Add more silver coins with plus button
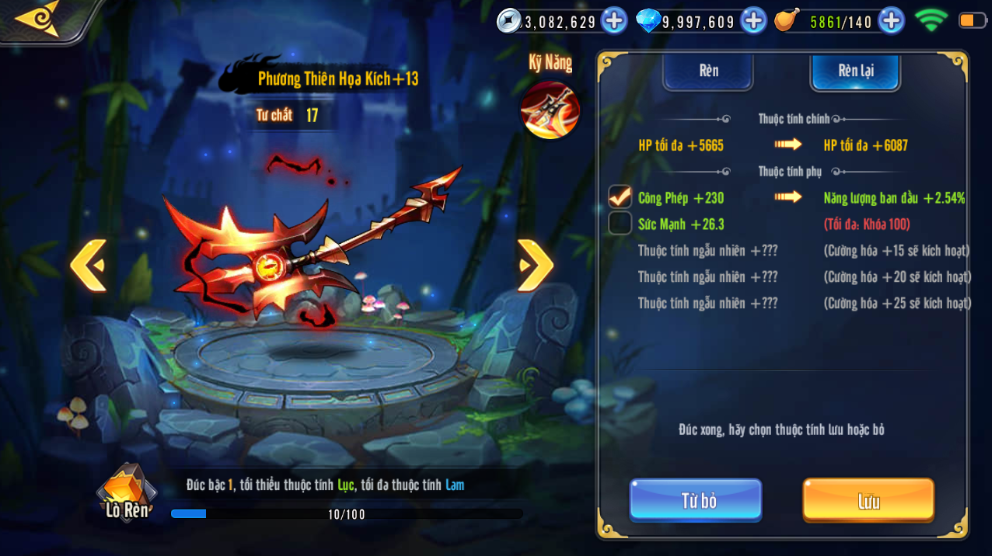The width and height of the screenshot is (992, 556). [614, 20]
